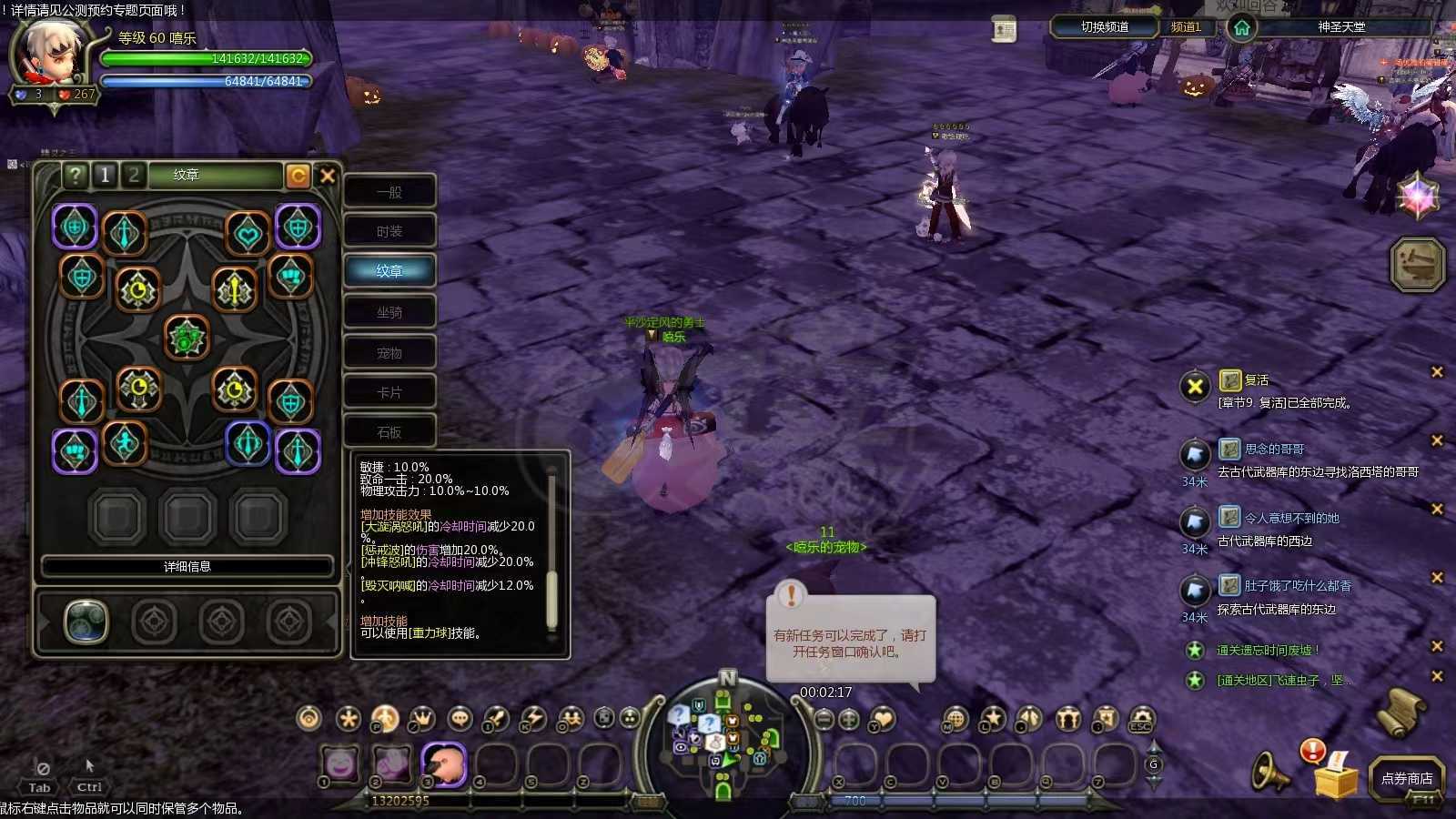Switch to the 宠物 pet tab
Viewport: 1456px width, 819px height.
pos(389,352)
